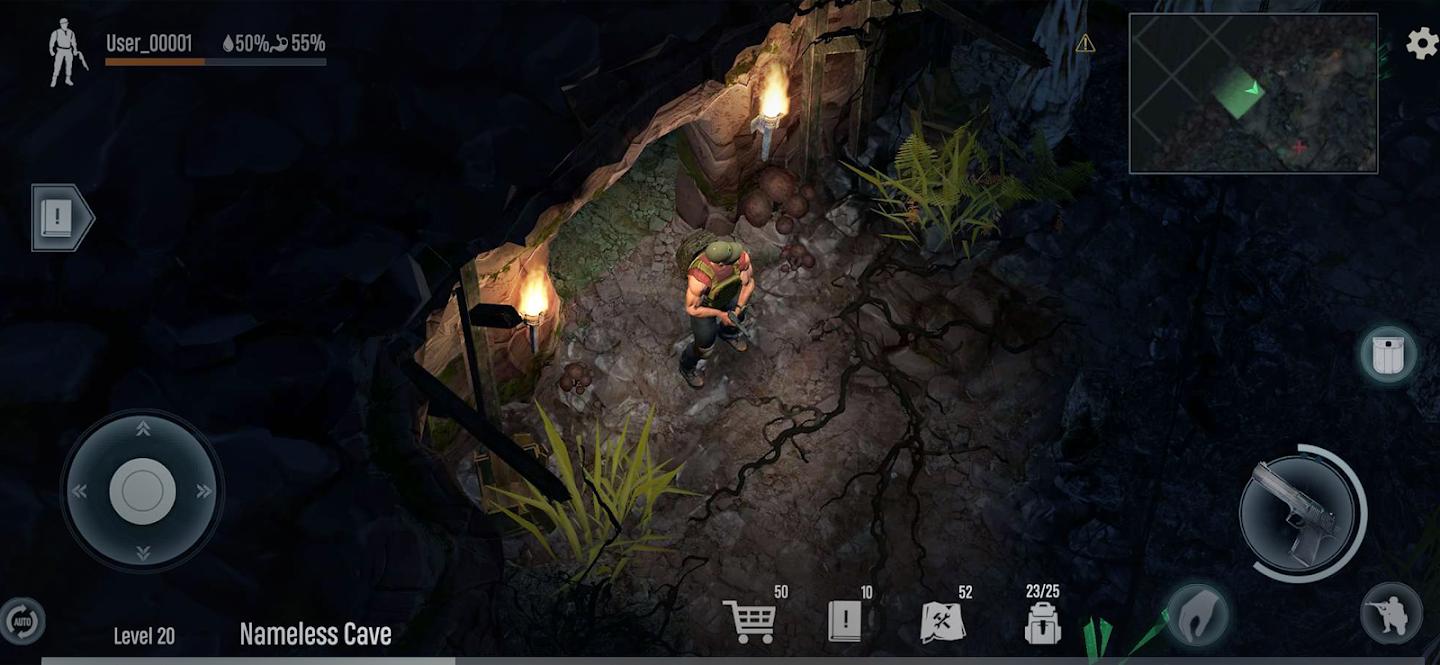Screen dimensions: 1440x665
Task: Open the shopping cart store
Action: [x=749, y=621]
